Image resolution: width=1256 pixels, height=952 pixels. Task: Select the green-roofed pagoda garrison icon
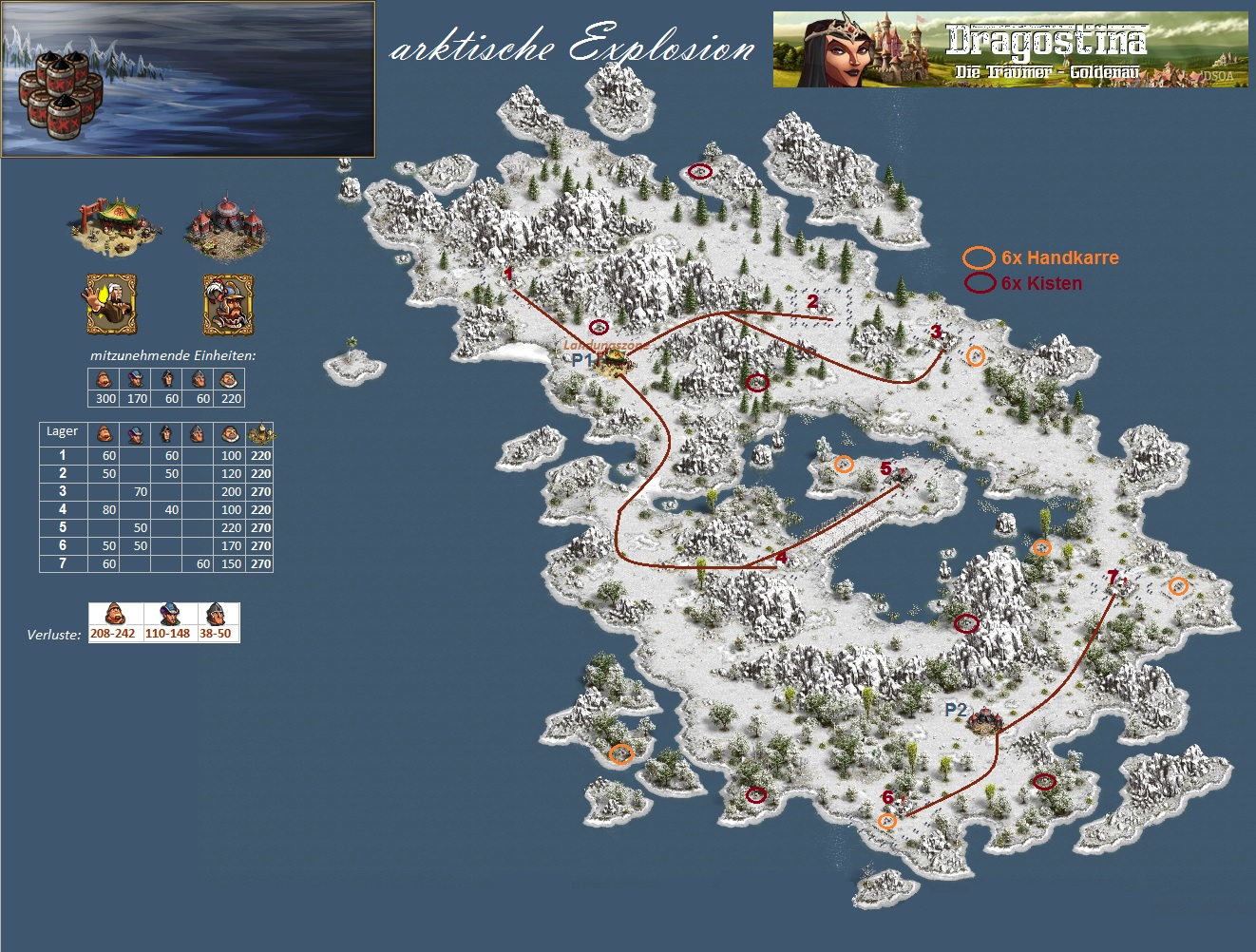[x=115, y=225]
